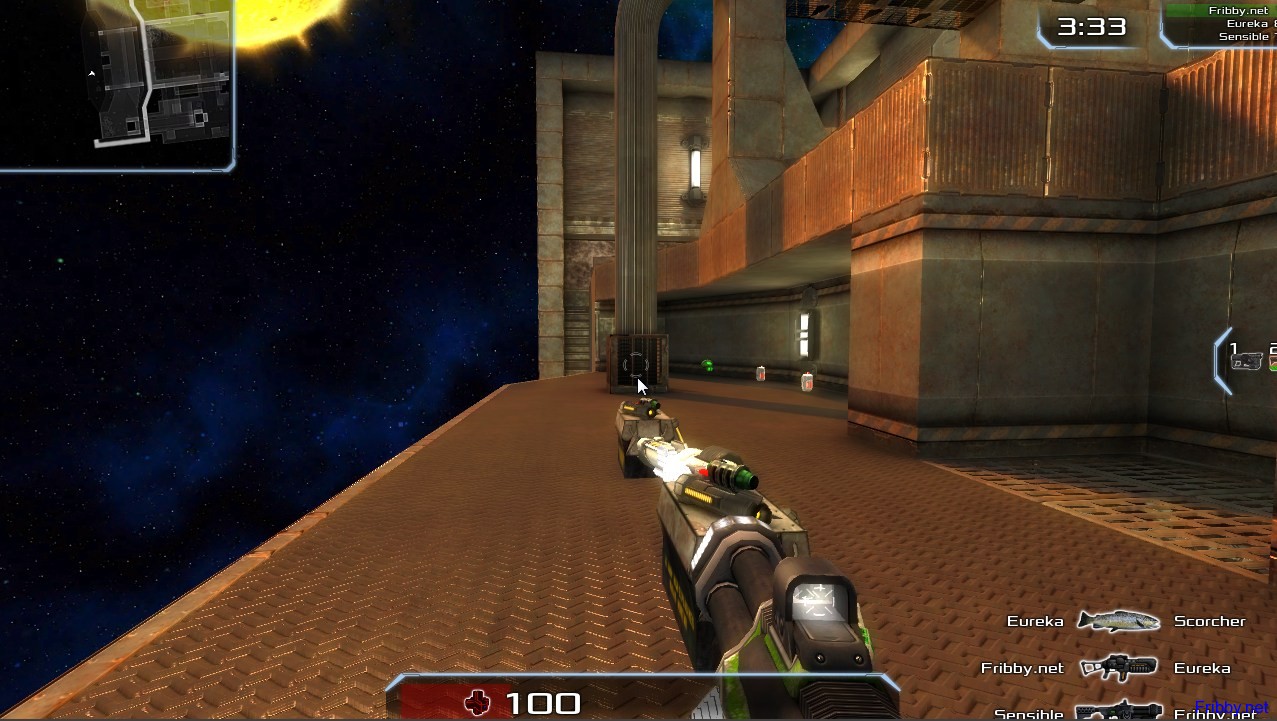Select weapon slot 1 in weapon panel
Viewport: 1277px width, 721px height.
[x=1245, y=358]
